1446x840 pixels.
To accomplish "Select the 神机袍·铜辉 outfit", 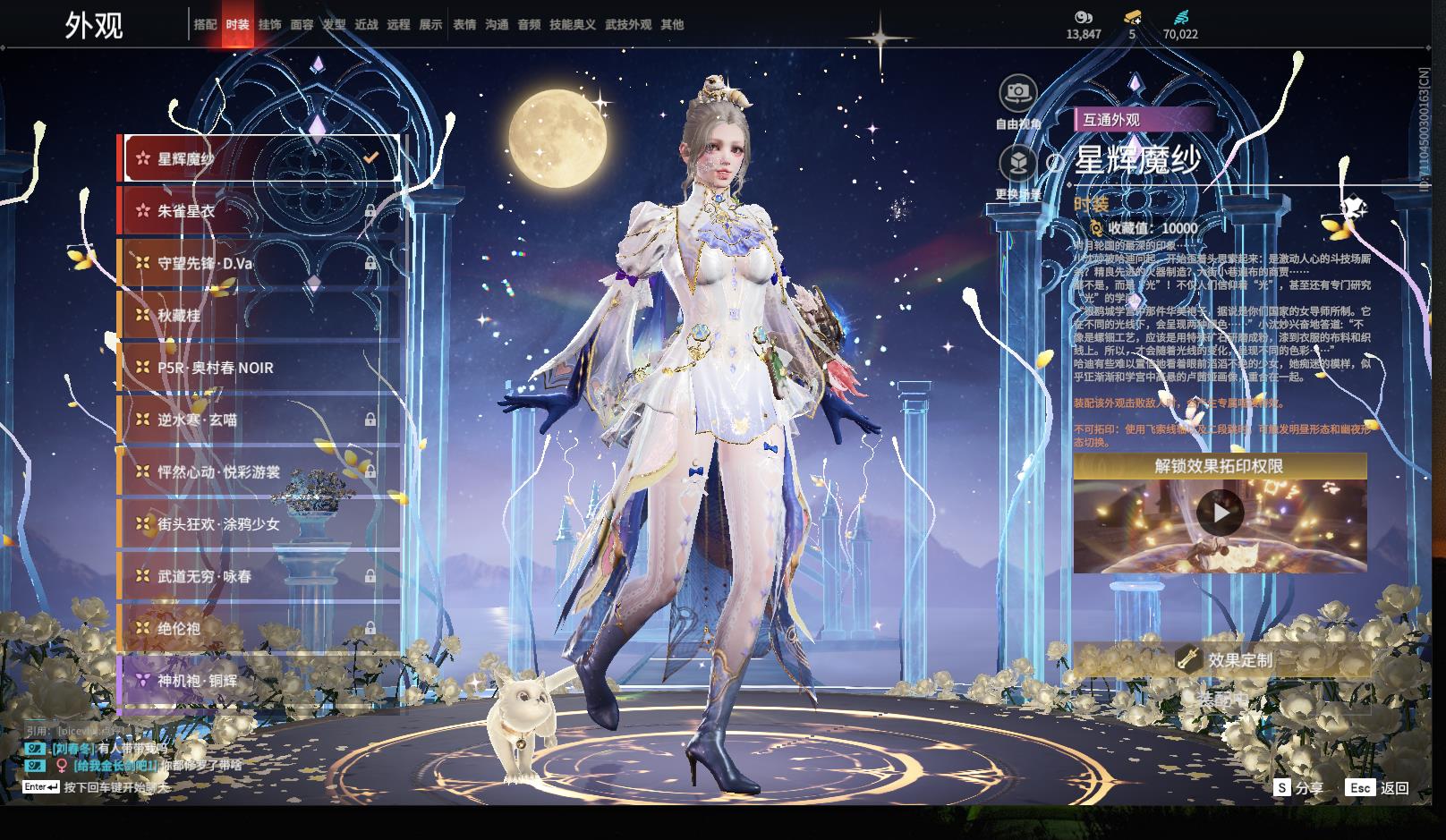I will 259,681.
